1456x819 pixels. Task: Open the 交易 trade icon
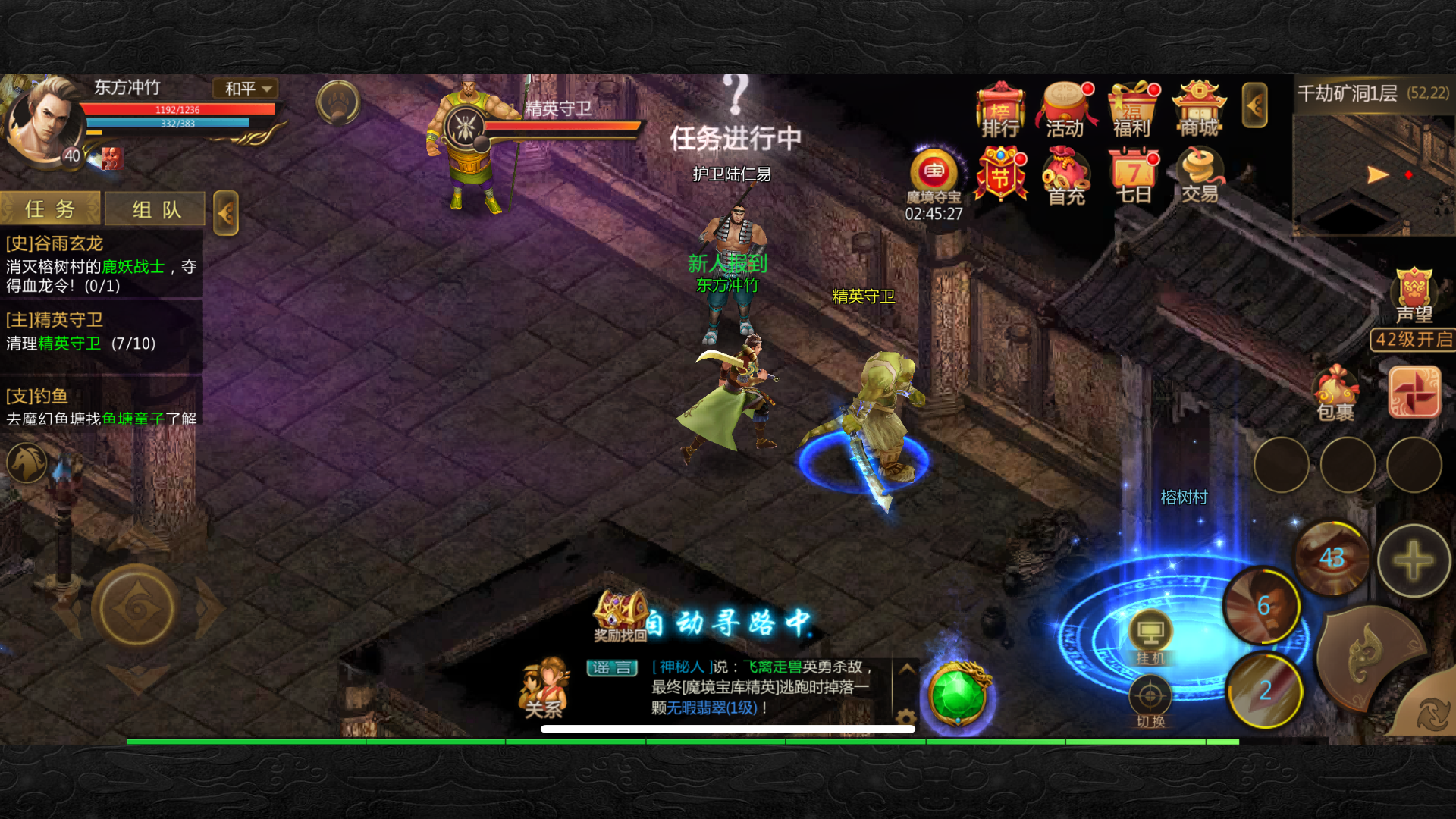point(1200,176)
